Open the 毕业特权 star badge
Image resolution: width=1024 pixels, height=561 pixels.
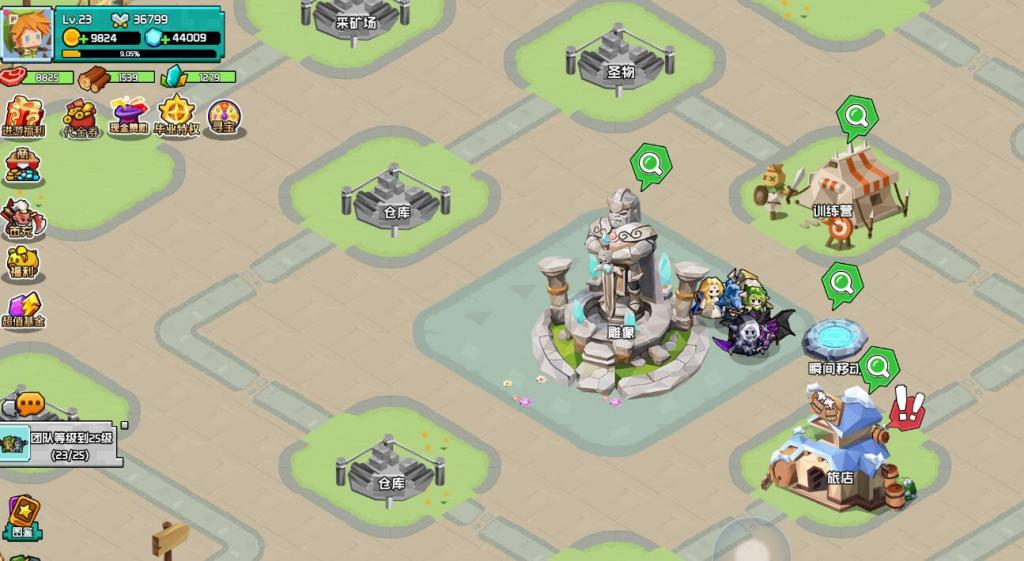tap(177, 116)
